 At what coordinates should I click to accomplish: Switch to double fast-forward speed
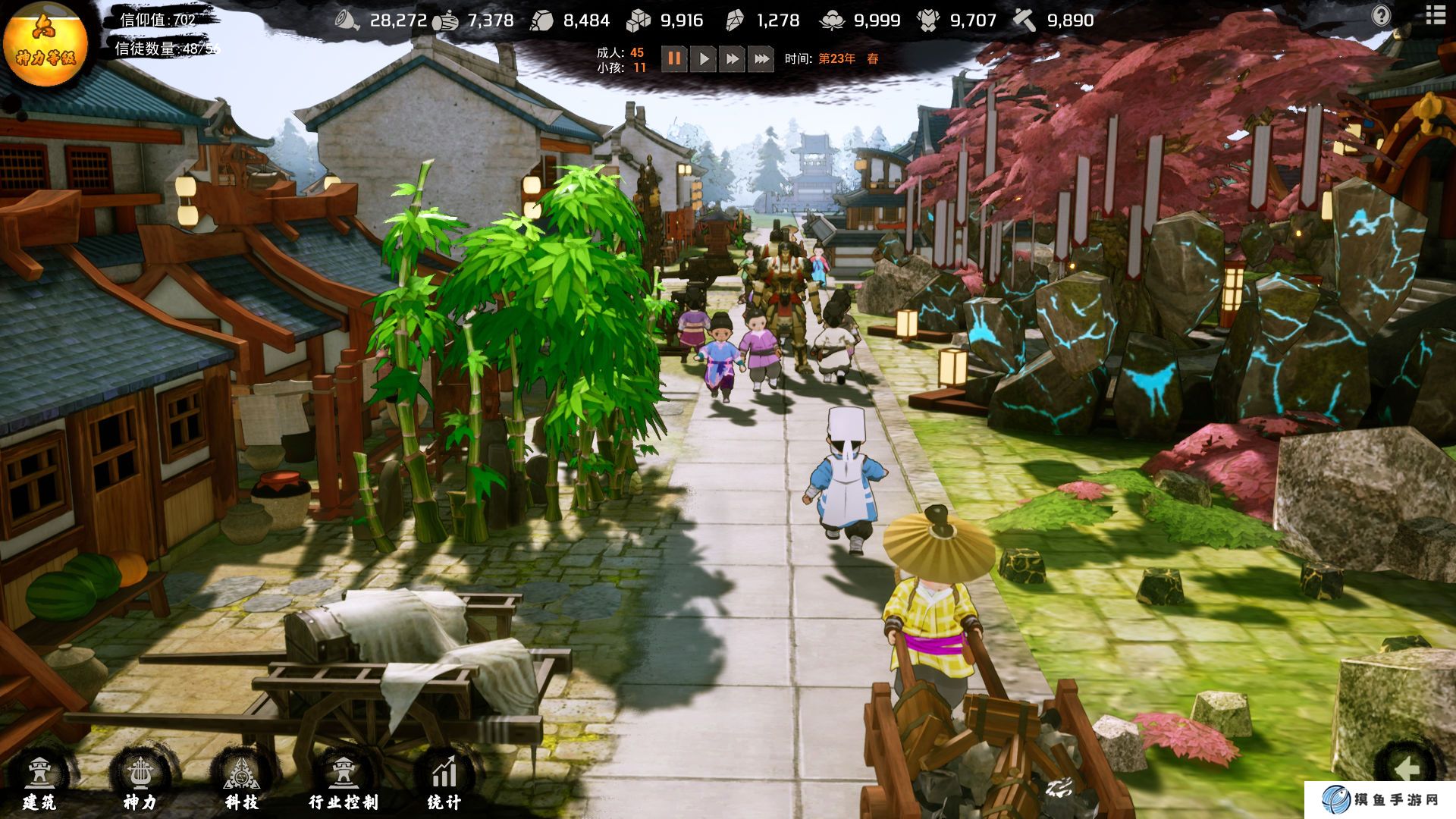732,58
